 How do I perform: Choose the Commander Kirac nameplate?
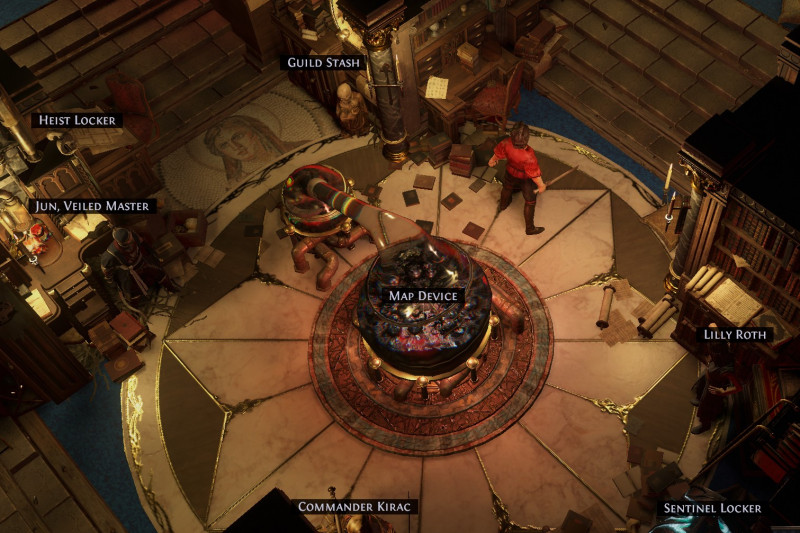pos(355,507)
